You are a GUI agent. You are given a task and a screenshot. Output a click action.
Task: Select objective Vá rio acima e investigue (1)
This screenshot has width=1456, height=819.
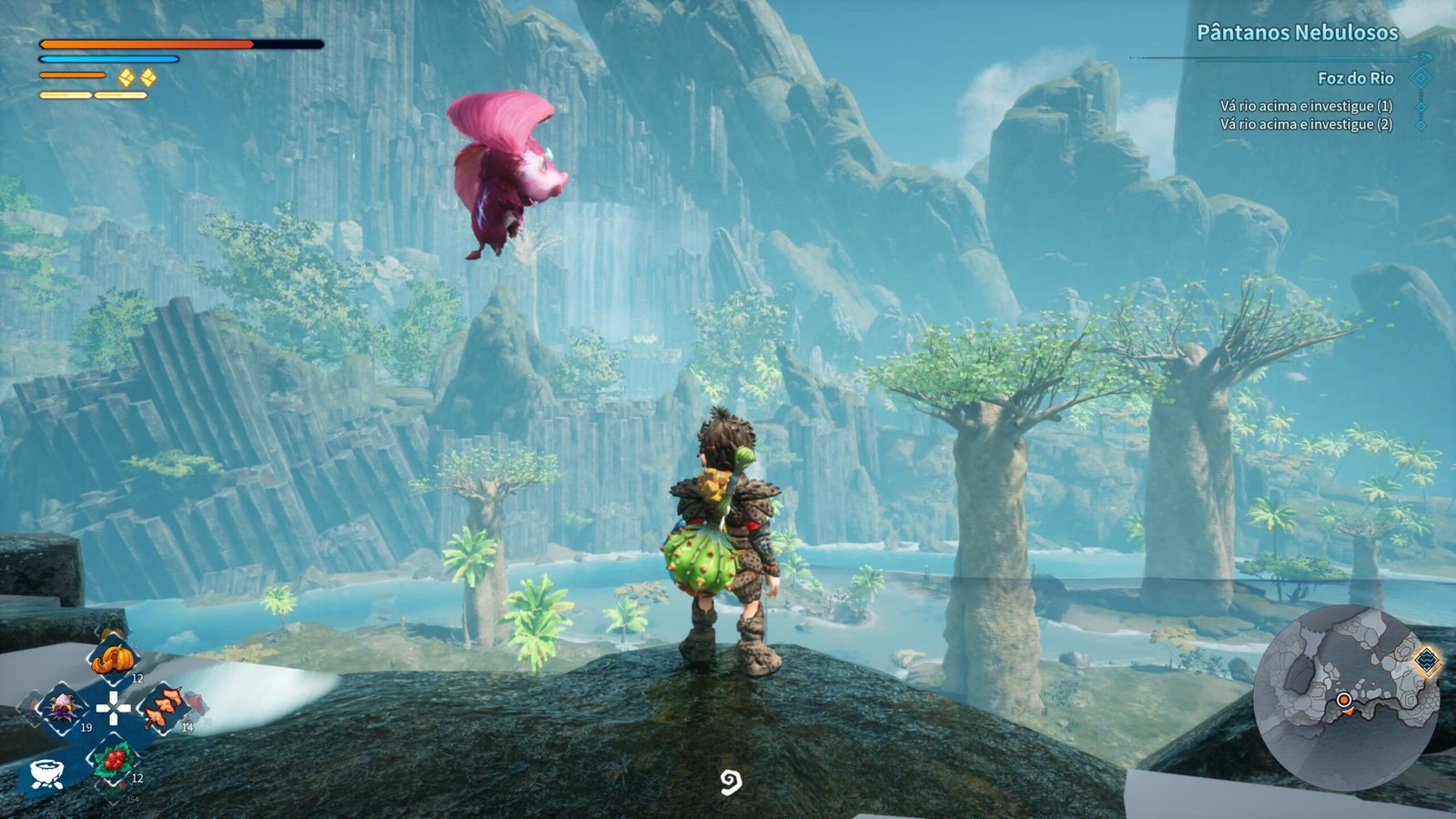coord(1306,106)
